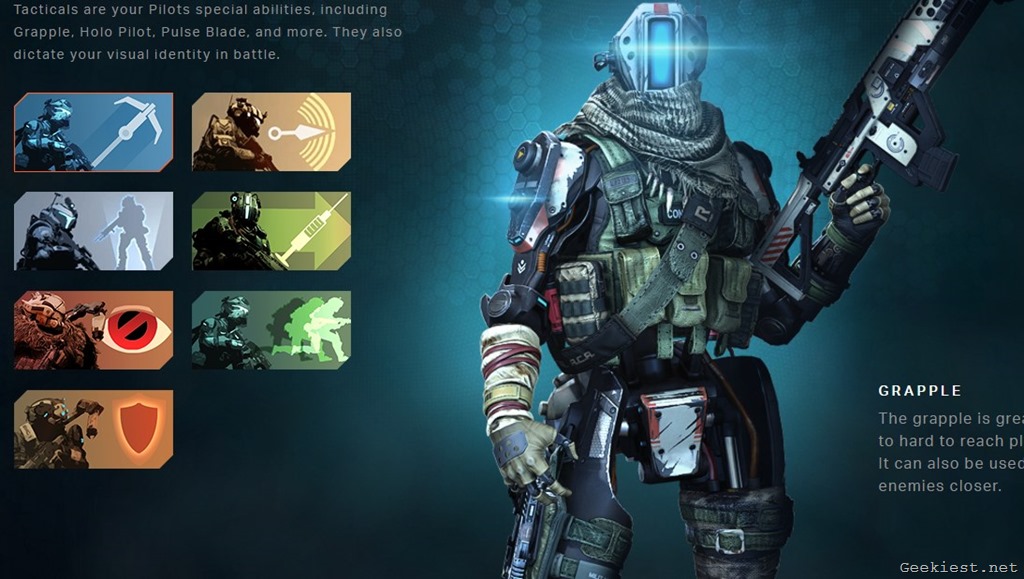Choose the Cloak crossed-eye tactical tile
The height and width of the screenshot is (579, 1024).
(94, 330)
